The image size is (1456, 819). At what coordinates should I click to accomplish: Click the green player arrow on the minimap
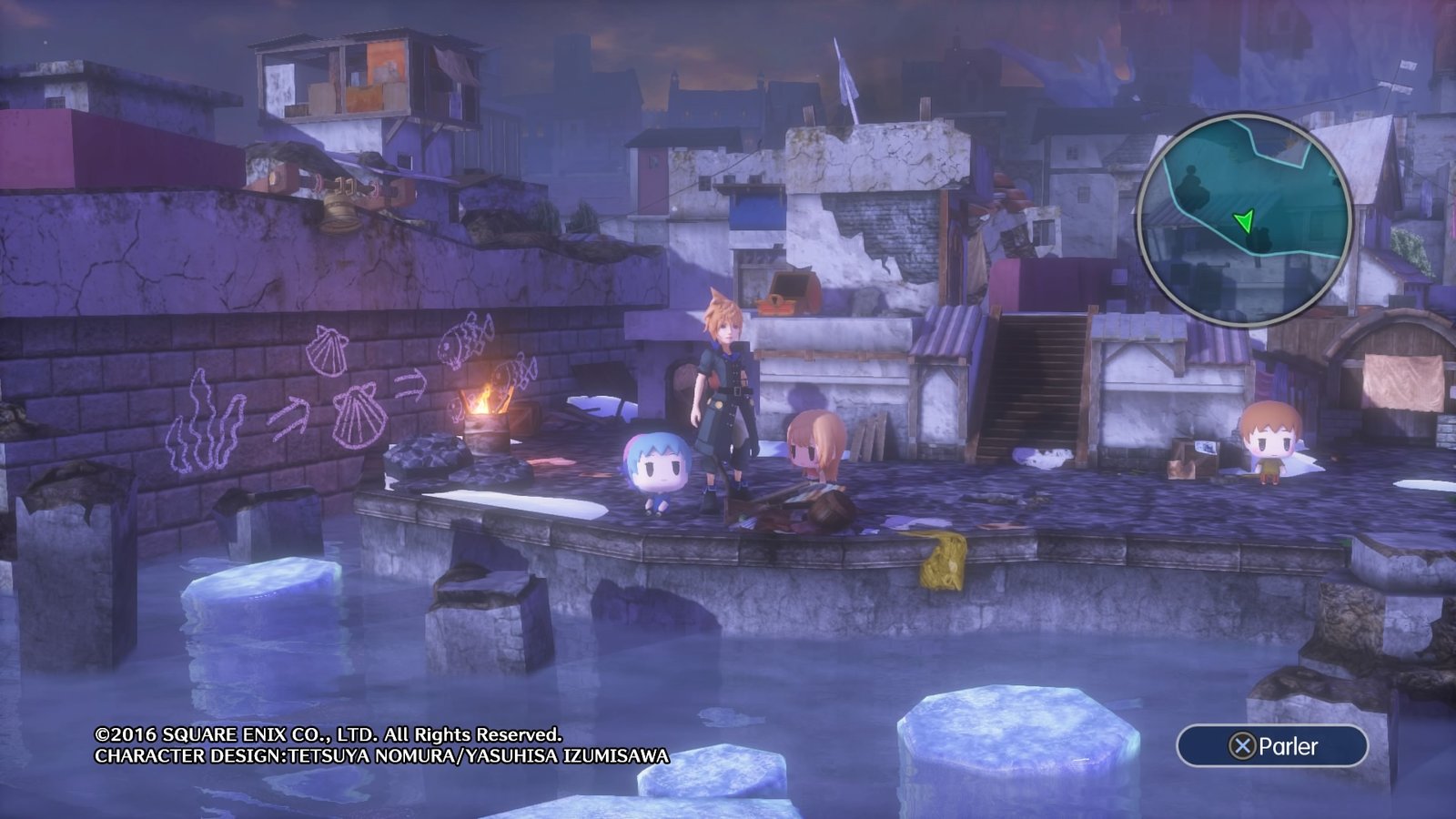[1244, 219]
